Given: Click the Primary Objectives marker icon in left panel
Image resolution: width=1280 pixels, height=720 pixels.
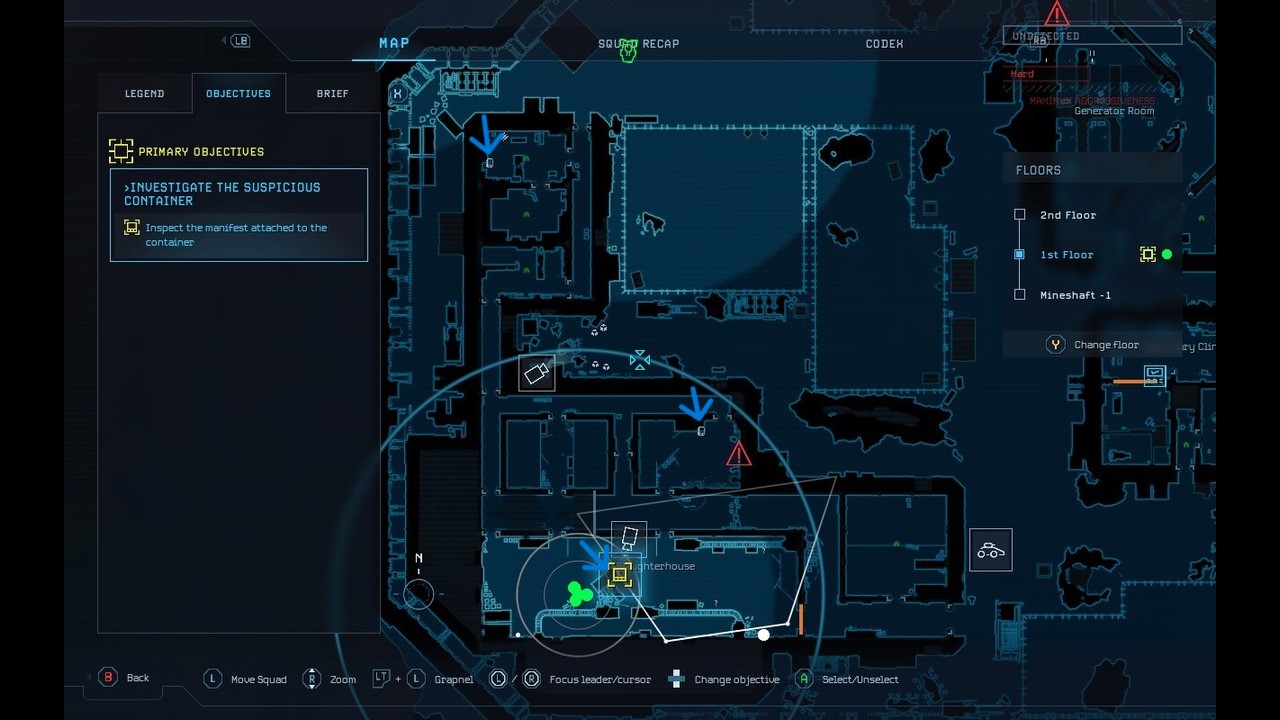Looking at the screenshot, I should point(121,150).
